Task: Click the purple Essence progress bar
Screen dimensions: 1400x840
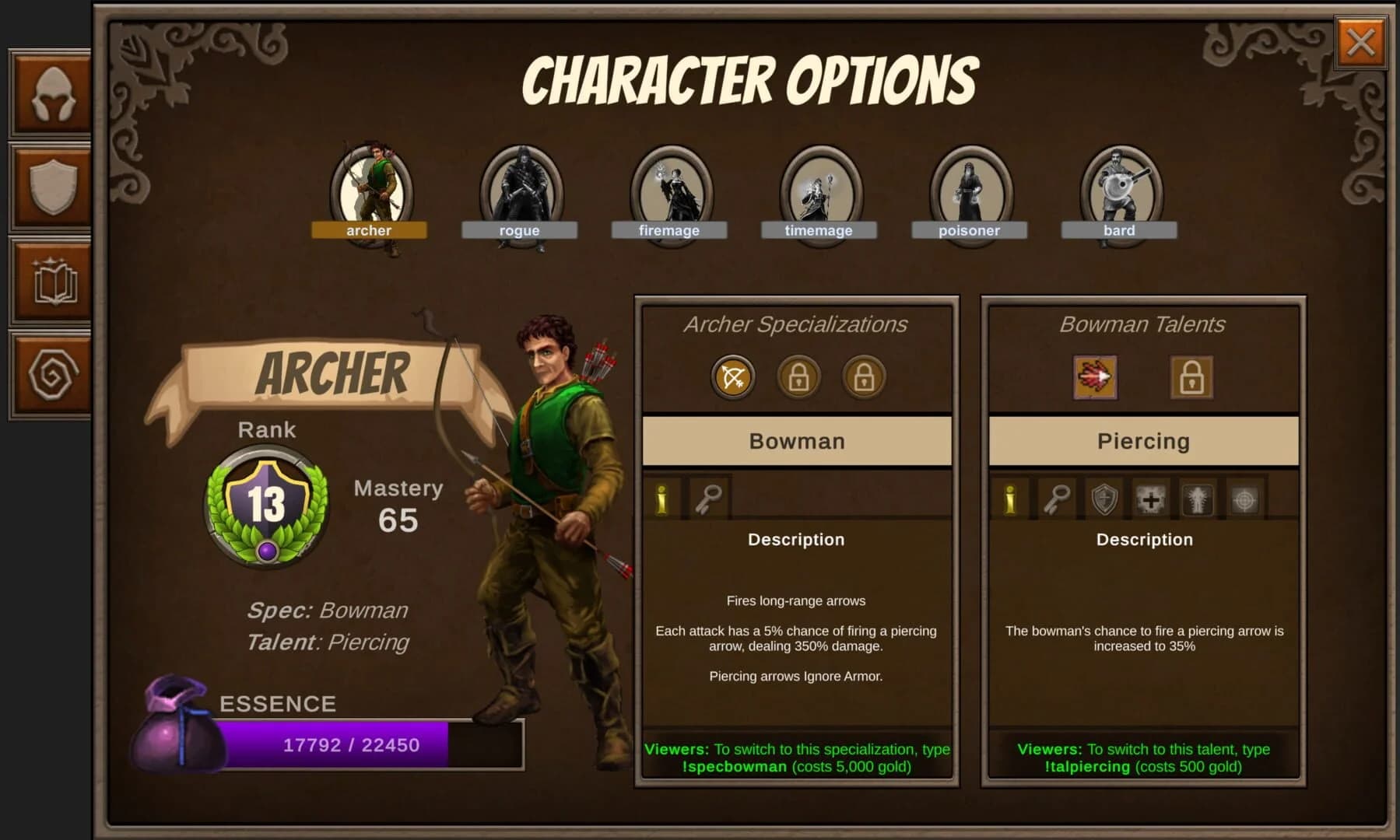Action: 335,744
